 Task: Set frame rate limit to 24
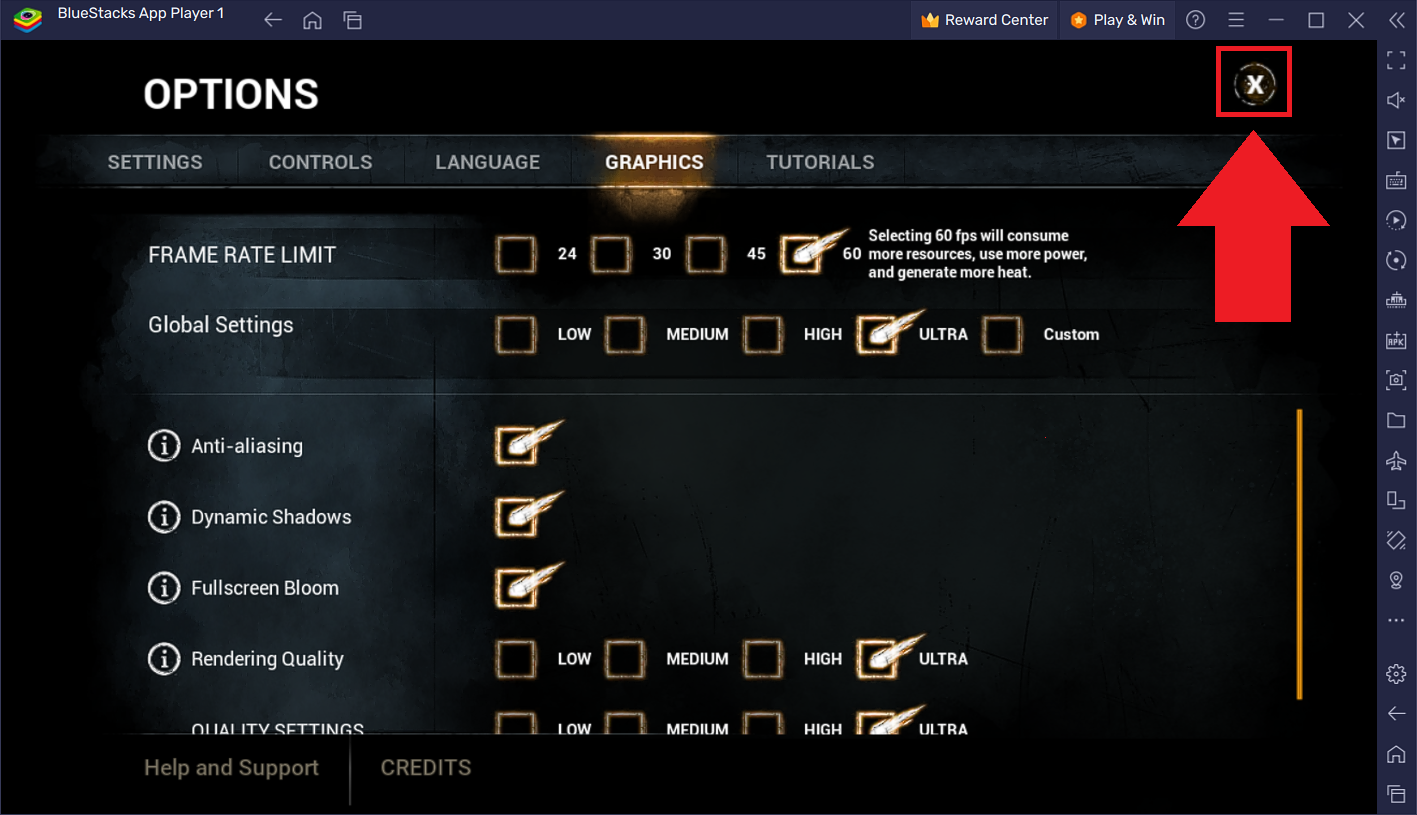pos(516,254)
